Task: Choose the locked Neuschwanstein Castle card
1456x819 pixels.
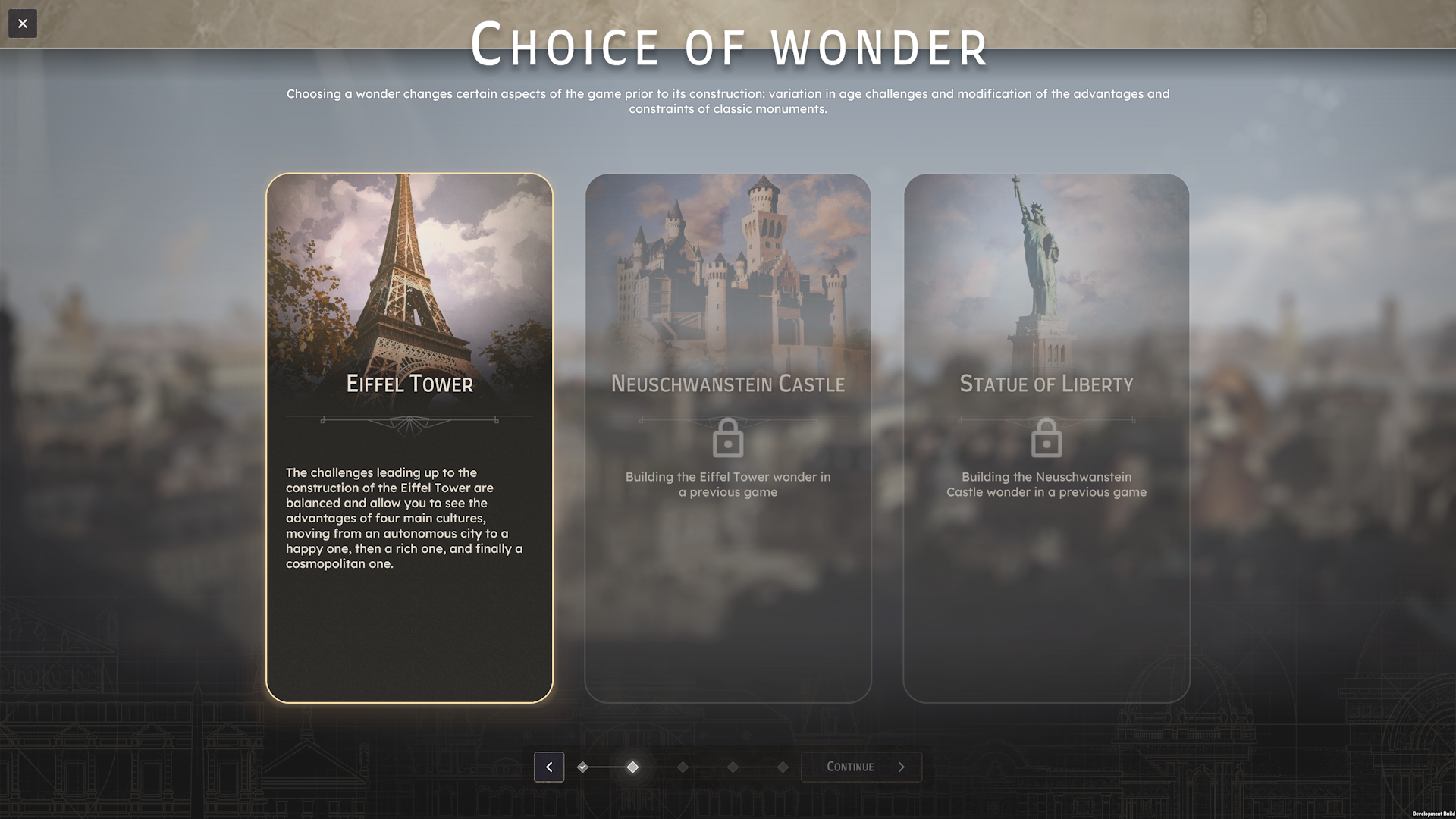Action: (x=728, y=438)
